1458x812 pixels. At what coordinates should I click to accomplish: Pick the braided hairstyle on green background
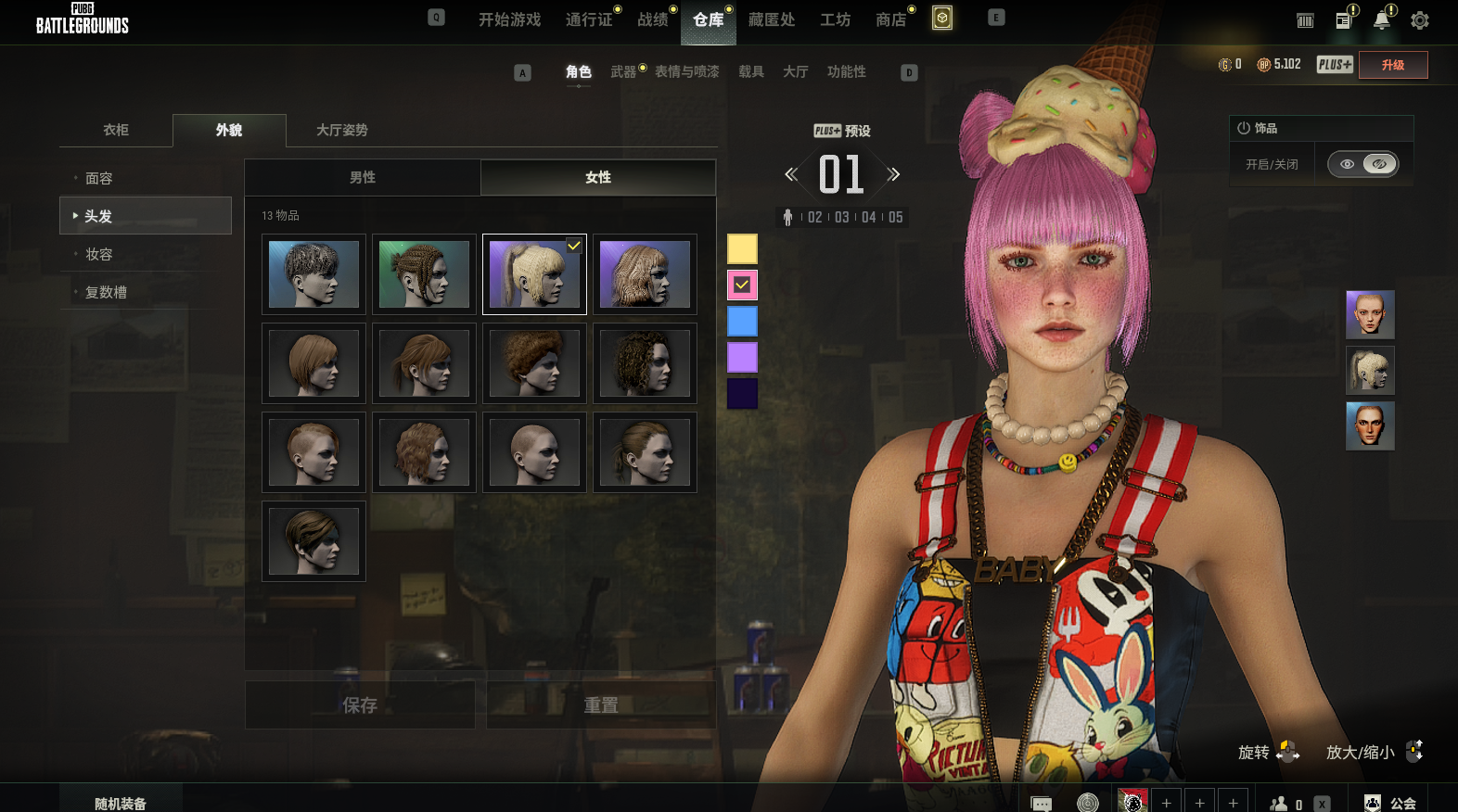click(x=424, y=274)
